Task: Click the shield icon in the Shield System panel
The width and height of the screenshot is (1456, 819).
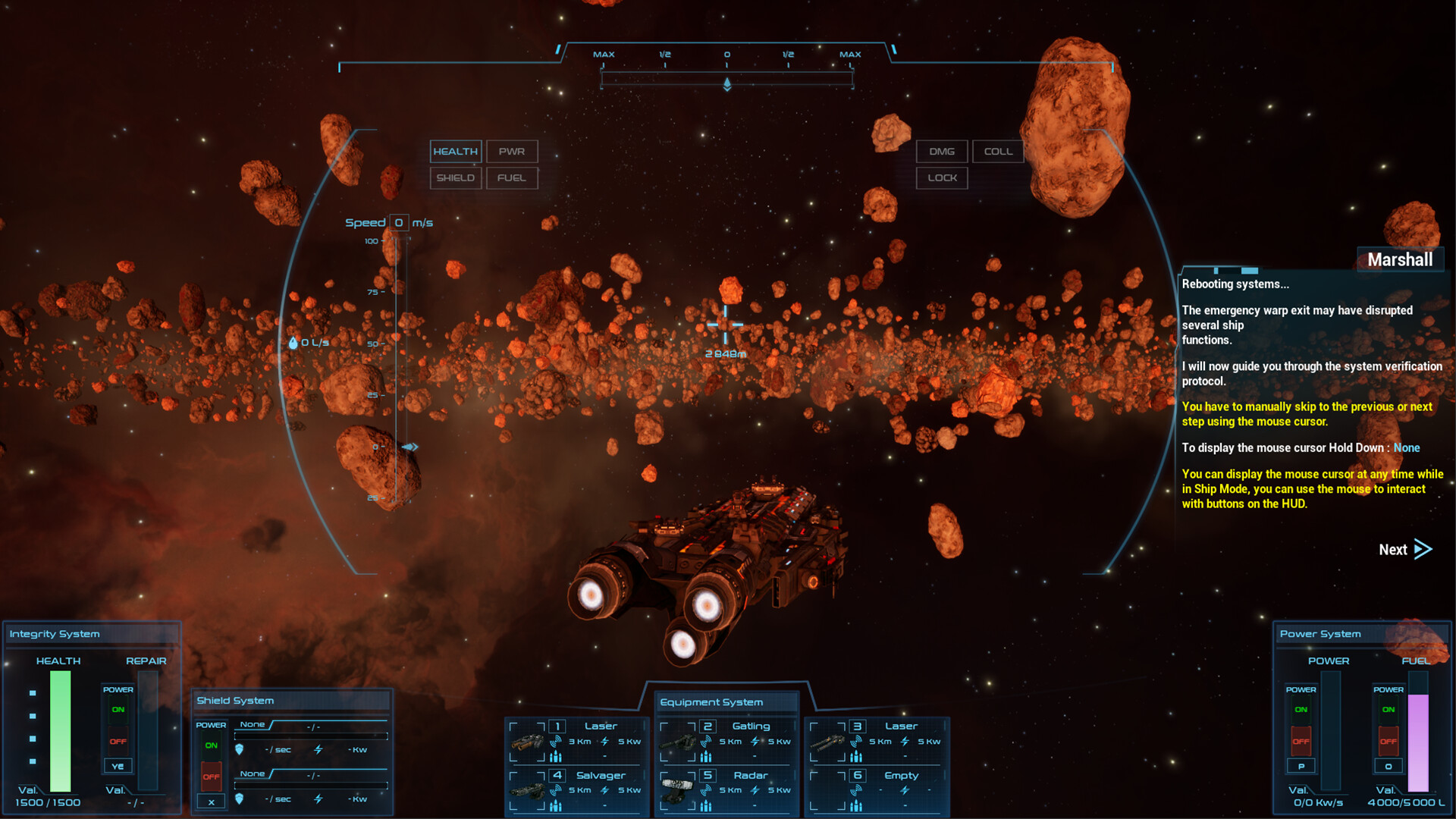Action: point(240,748)
